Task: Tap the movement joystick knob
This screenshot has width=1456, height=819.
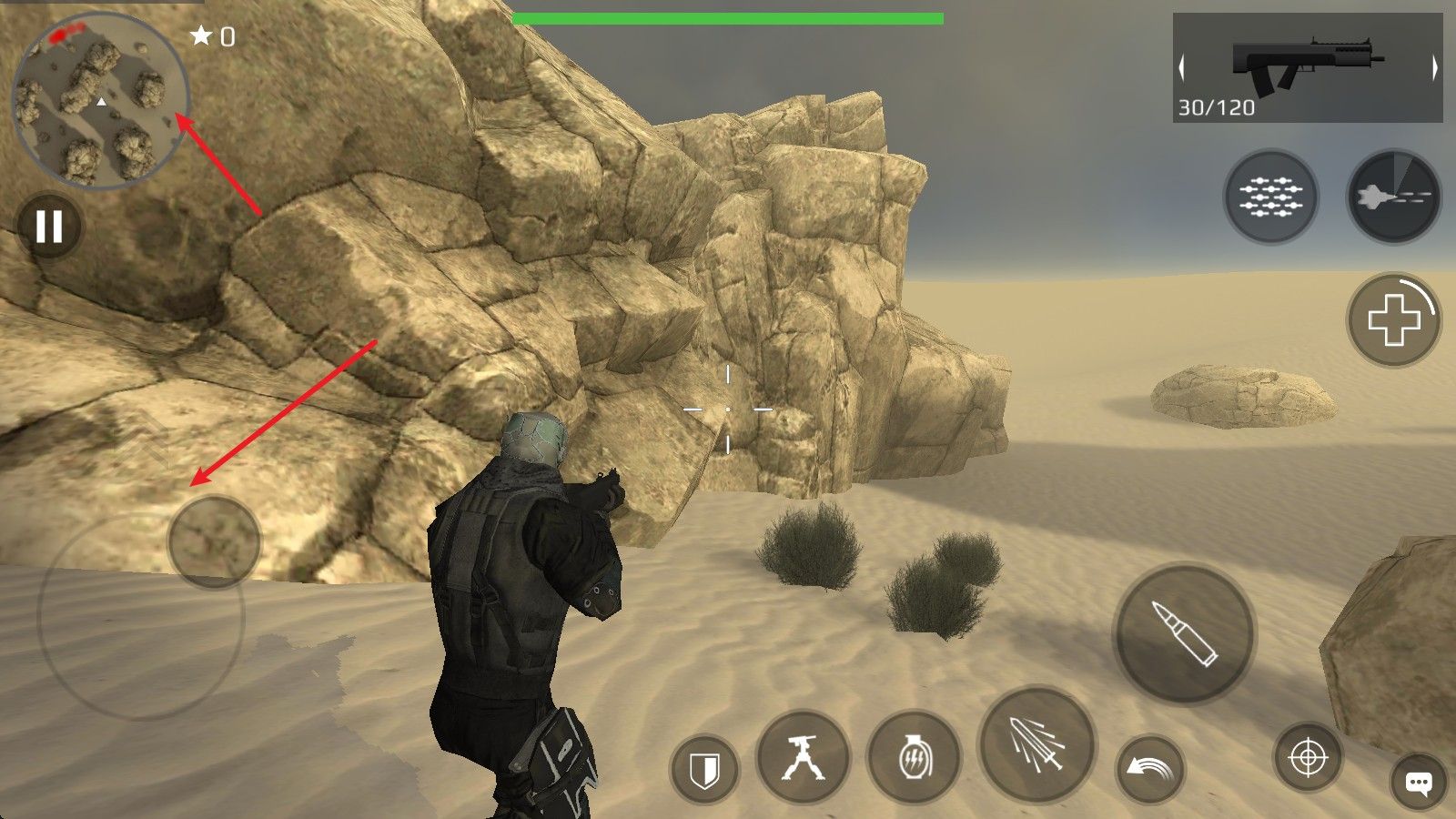Action: (x=215, y=541)
